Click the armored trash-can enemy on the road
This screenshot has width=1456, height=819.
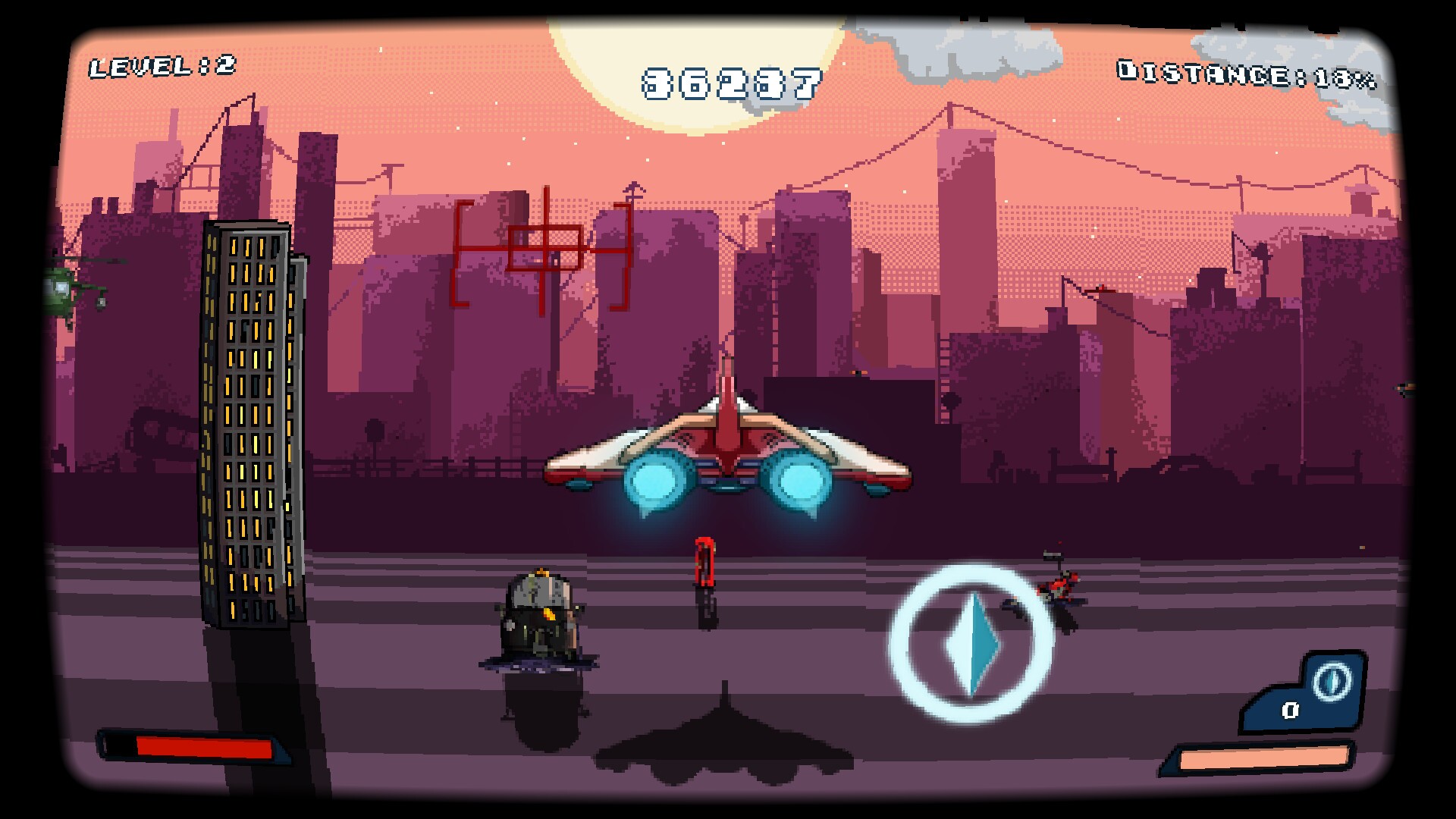[538, 614]
